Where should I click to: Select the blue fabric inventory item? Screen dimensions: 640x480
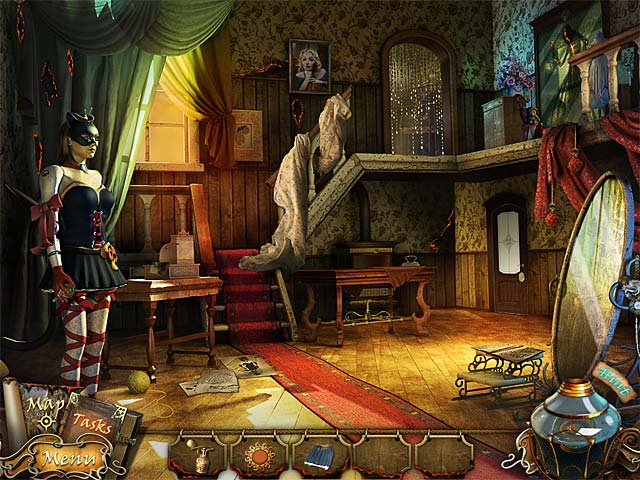point(319,457)
